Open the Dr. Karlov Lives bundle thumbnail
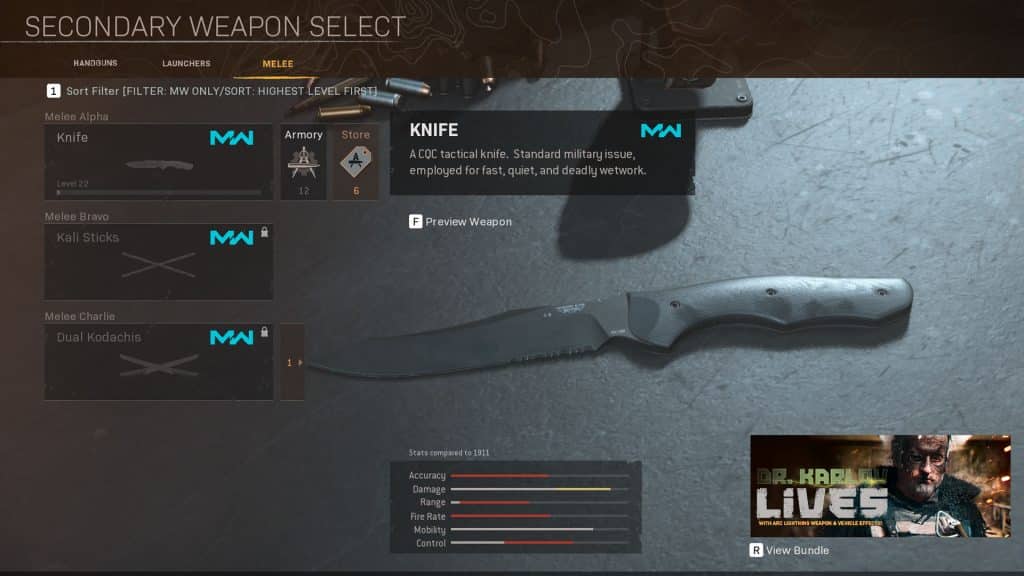 pos(880,486)
